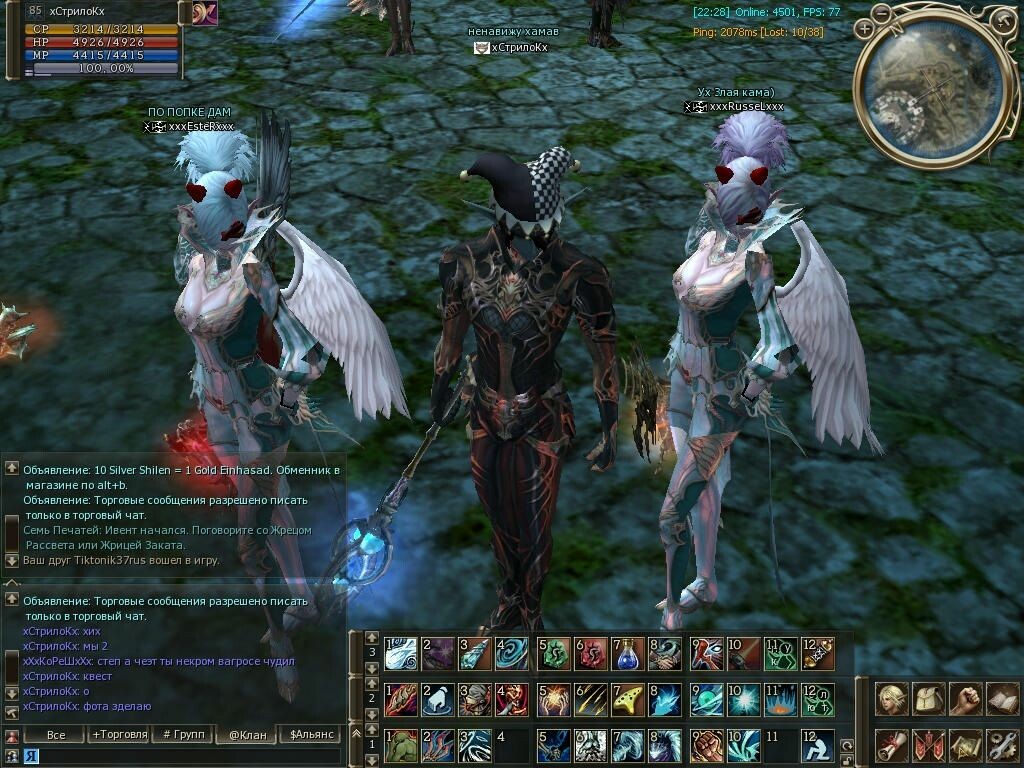Open the actions fist menu button
The image size is (1024, 768).
click(x=965, y=698)
